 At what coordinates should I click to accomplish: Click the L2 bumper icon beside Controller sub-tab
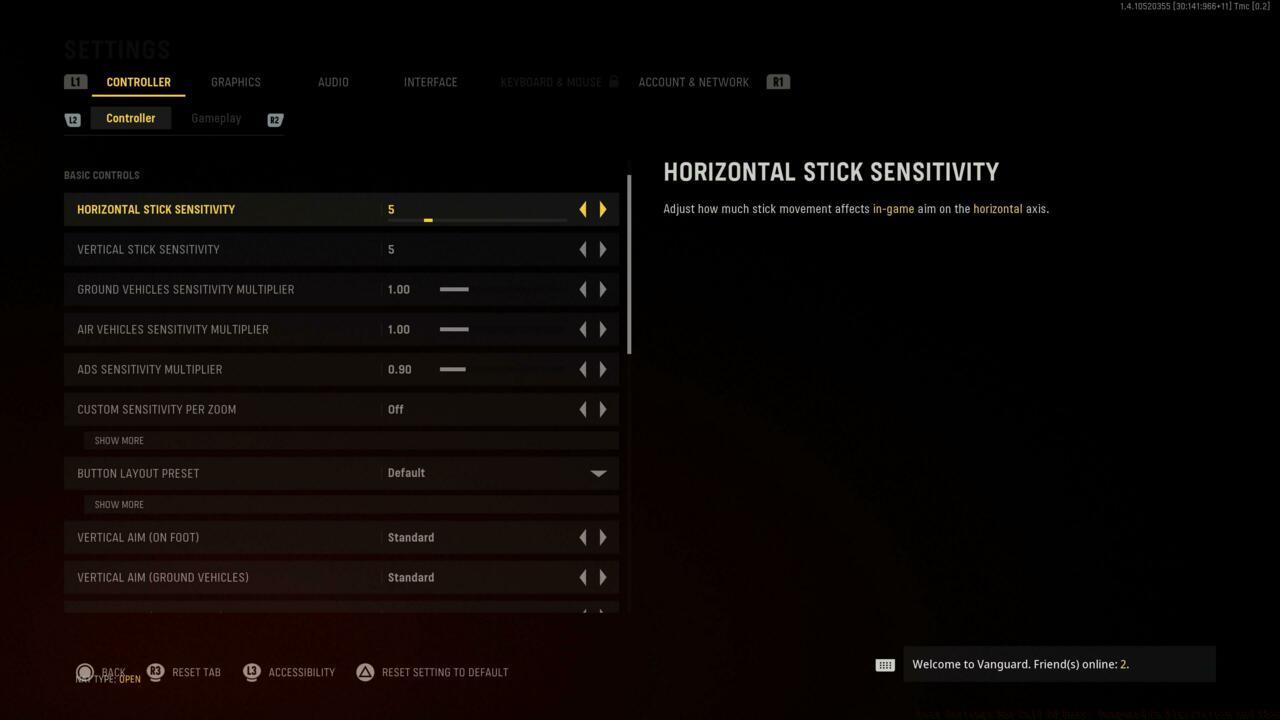click(72, 118)
